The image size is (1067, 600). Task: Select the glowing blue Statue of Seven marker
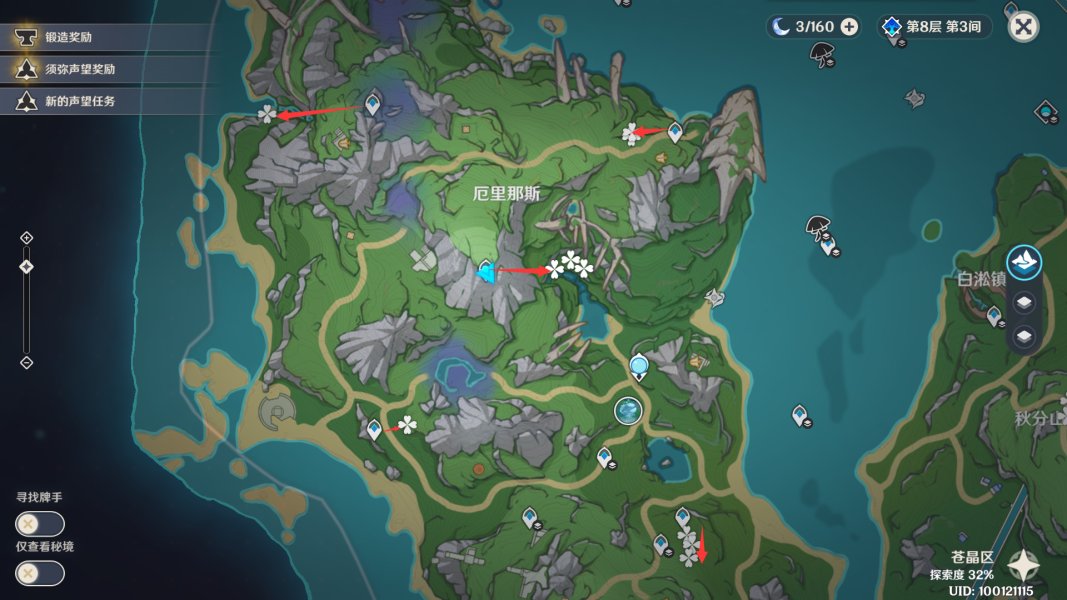pos(487,271)
